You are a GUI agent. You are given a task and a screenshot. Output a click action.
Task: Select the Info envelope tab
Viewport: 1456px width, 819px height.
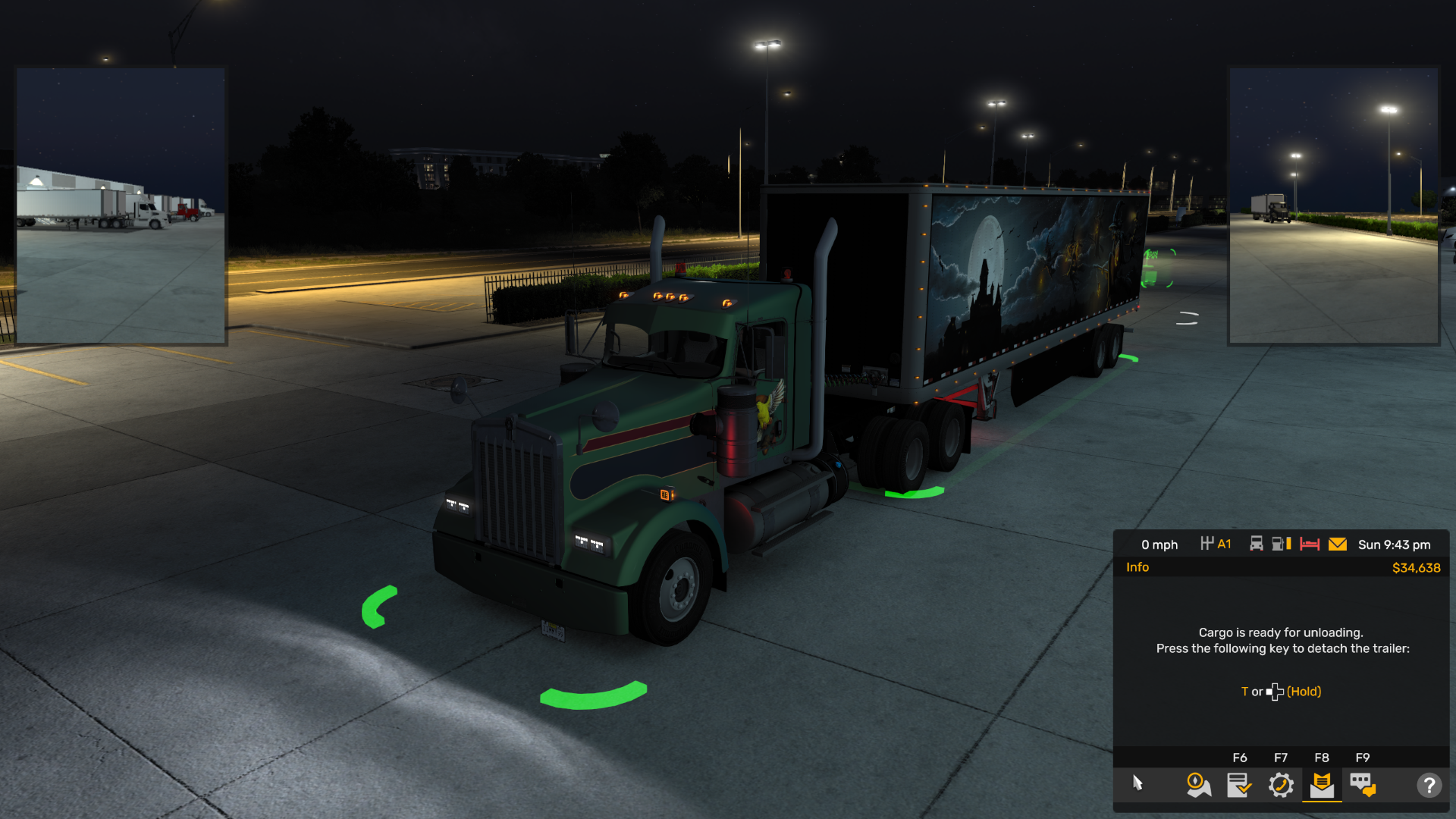1322,785
